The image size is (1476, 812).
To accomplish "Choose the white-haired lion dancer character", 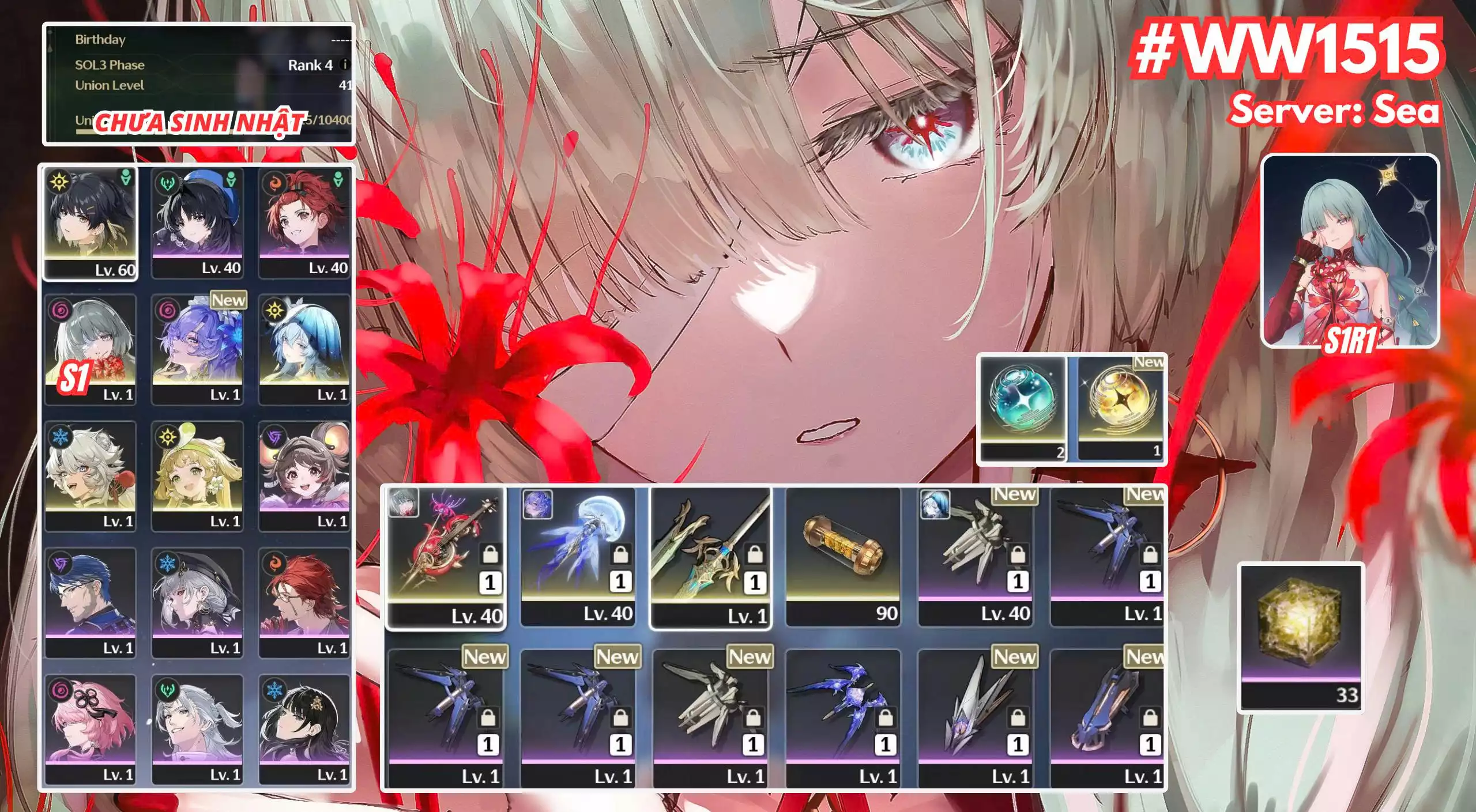I will click(91, 476).
